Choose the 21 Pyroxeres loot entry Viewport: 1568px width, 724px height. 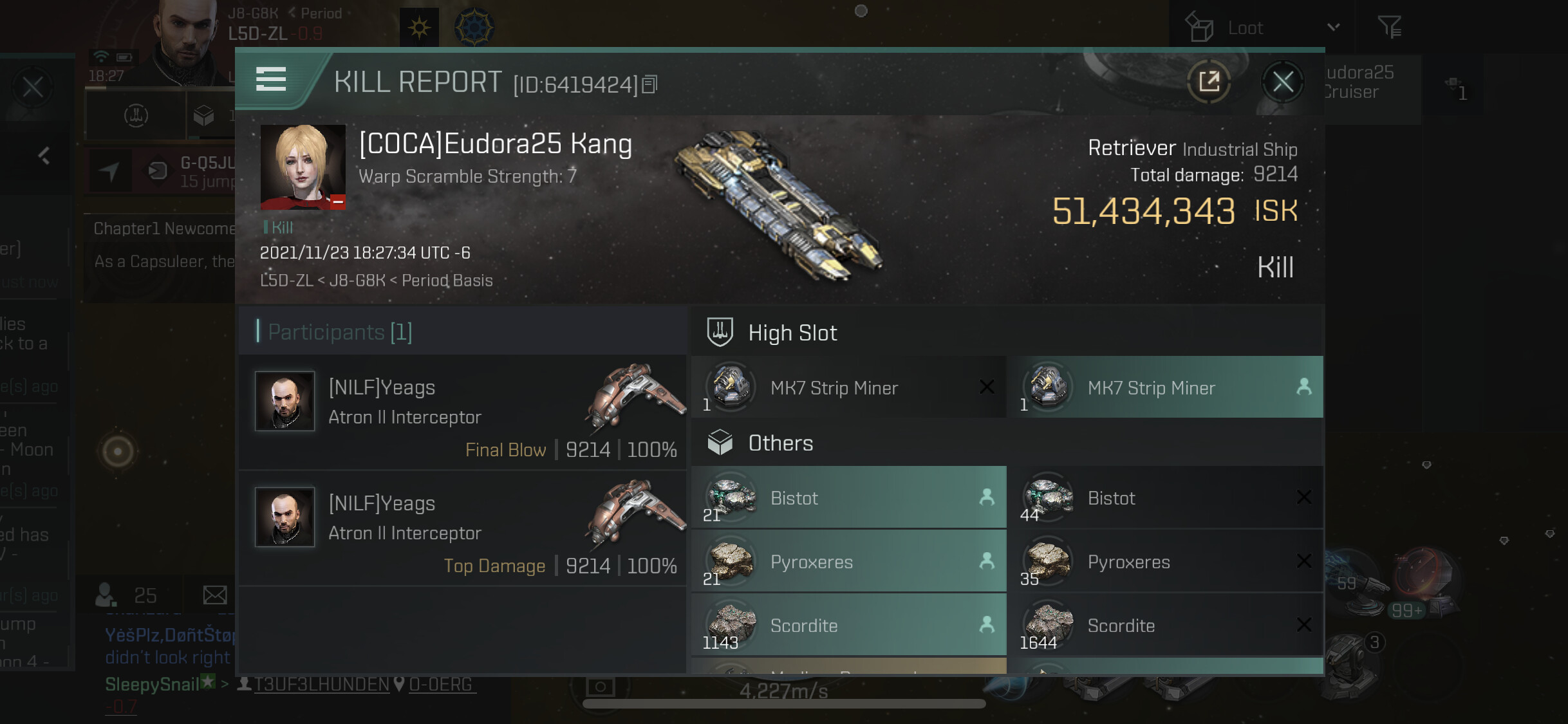(x=848, y=561)
